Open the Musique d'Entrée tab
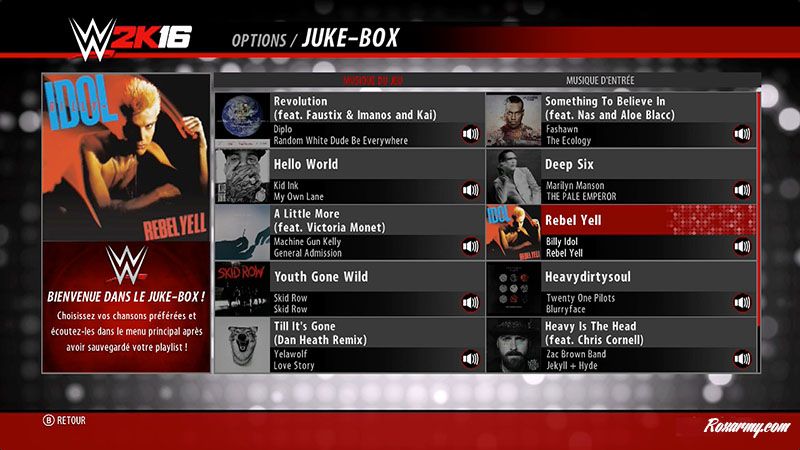 point(600,80)
